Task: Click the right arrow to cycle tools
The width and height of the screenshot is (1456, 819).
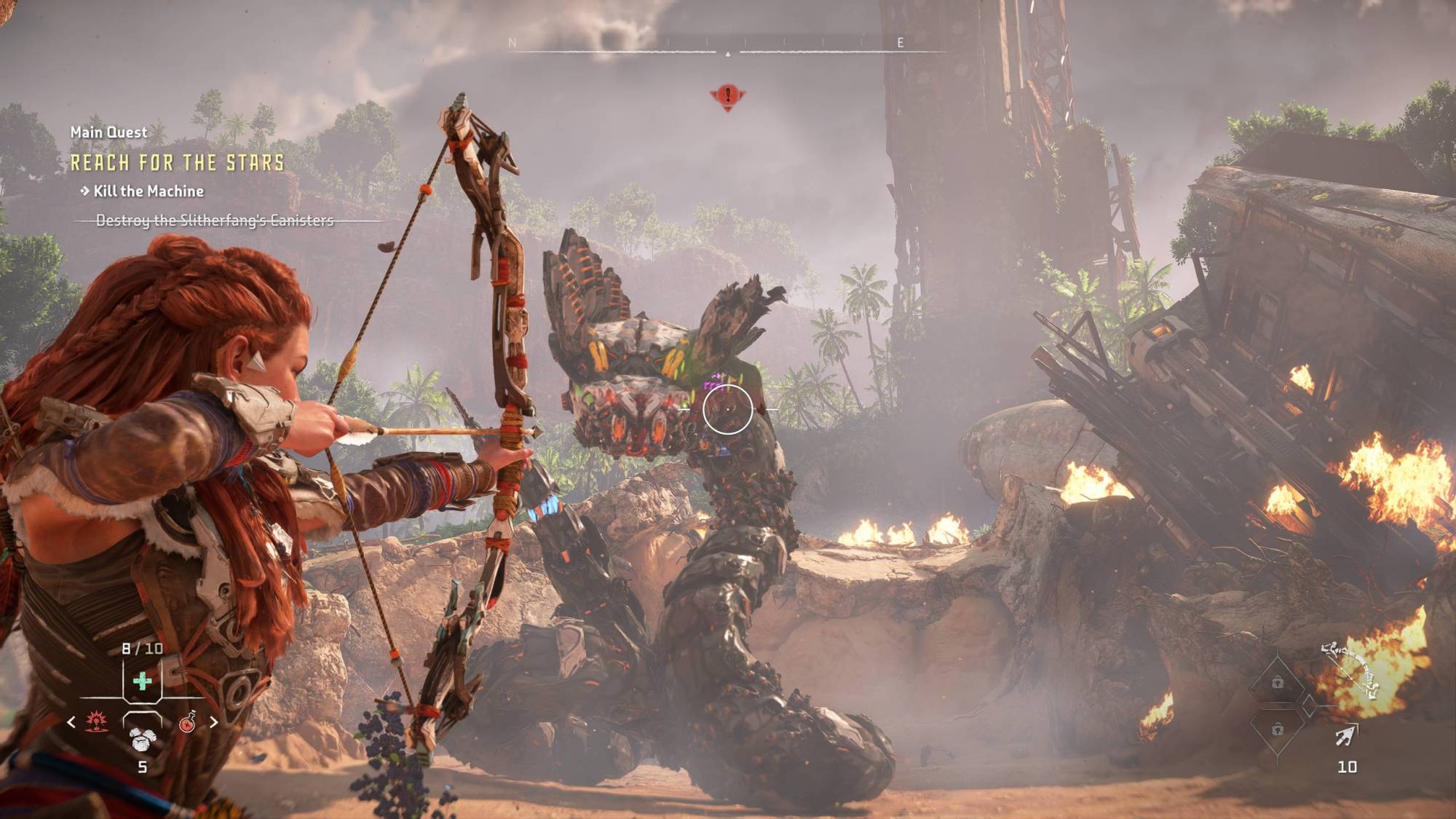Action: 214,721
